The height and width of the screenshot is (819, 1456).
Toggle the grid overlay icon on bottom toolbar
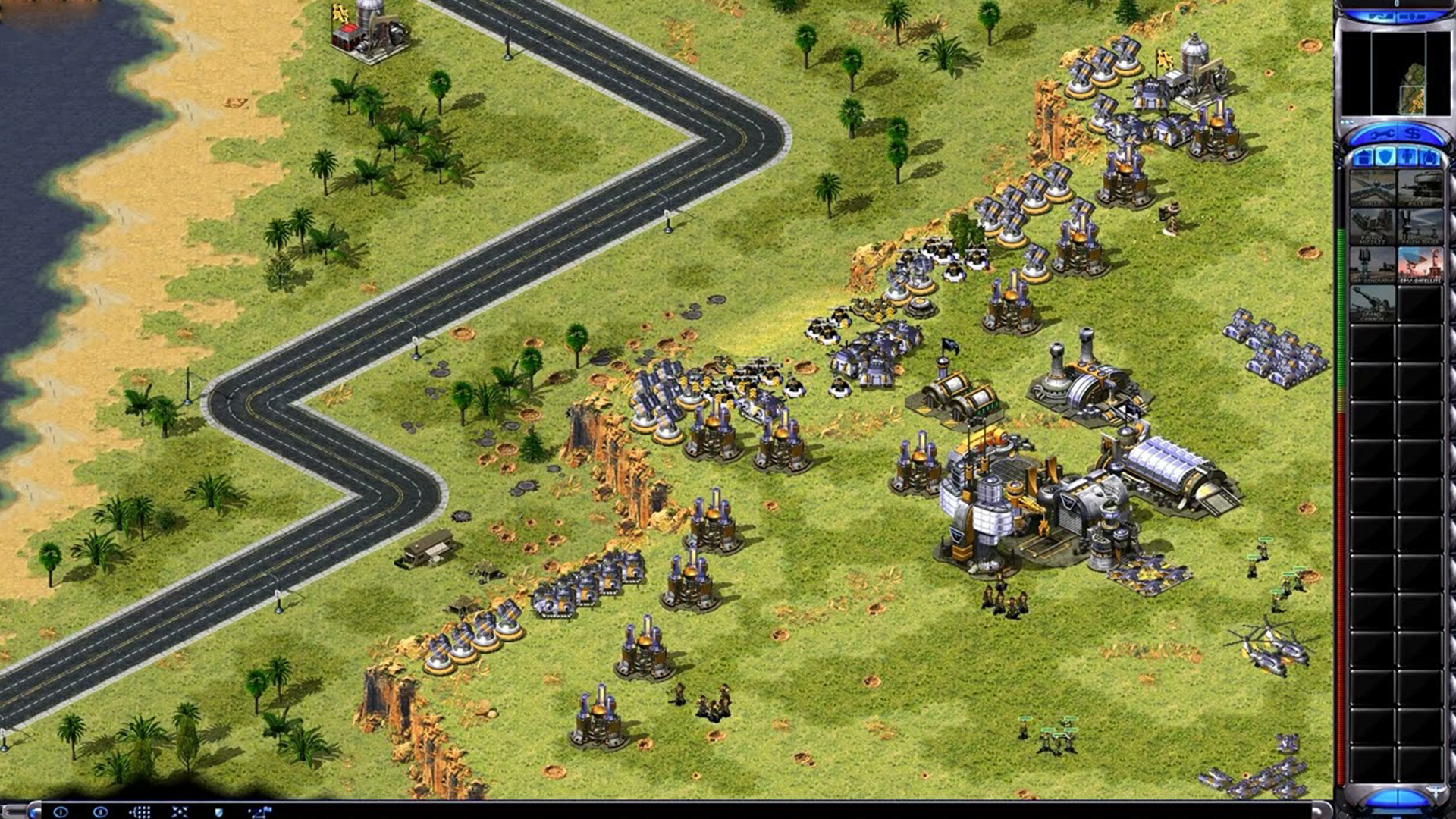click(x=140, y=811)
